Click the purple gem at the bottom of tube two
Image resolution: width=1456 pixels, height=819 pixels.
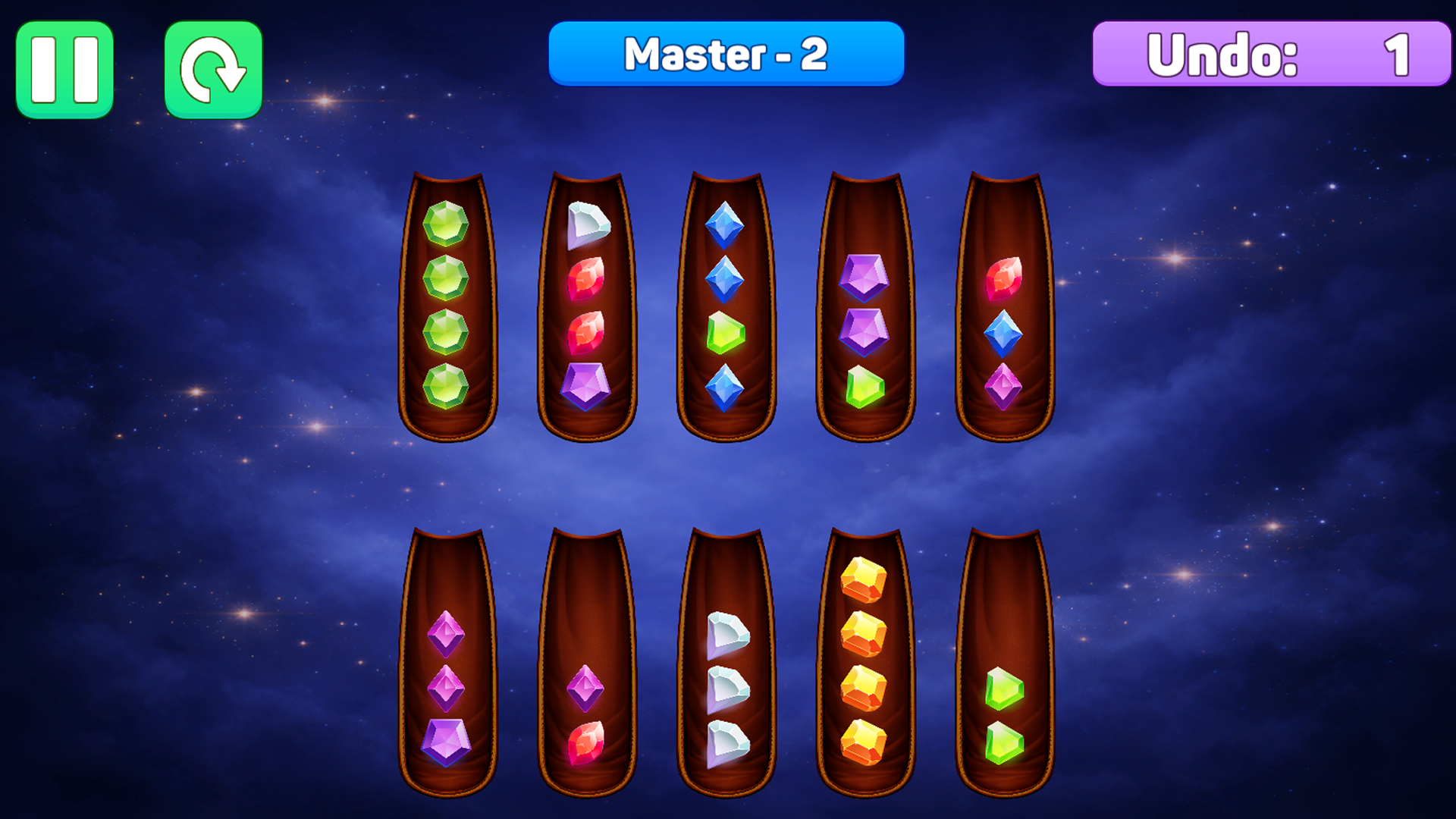coord(588,385)
